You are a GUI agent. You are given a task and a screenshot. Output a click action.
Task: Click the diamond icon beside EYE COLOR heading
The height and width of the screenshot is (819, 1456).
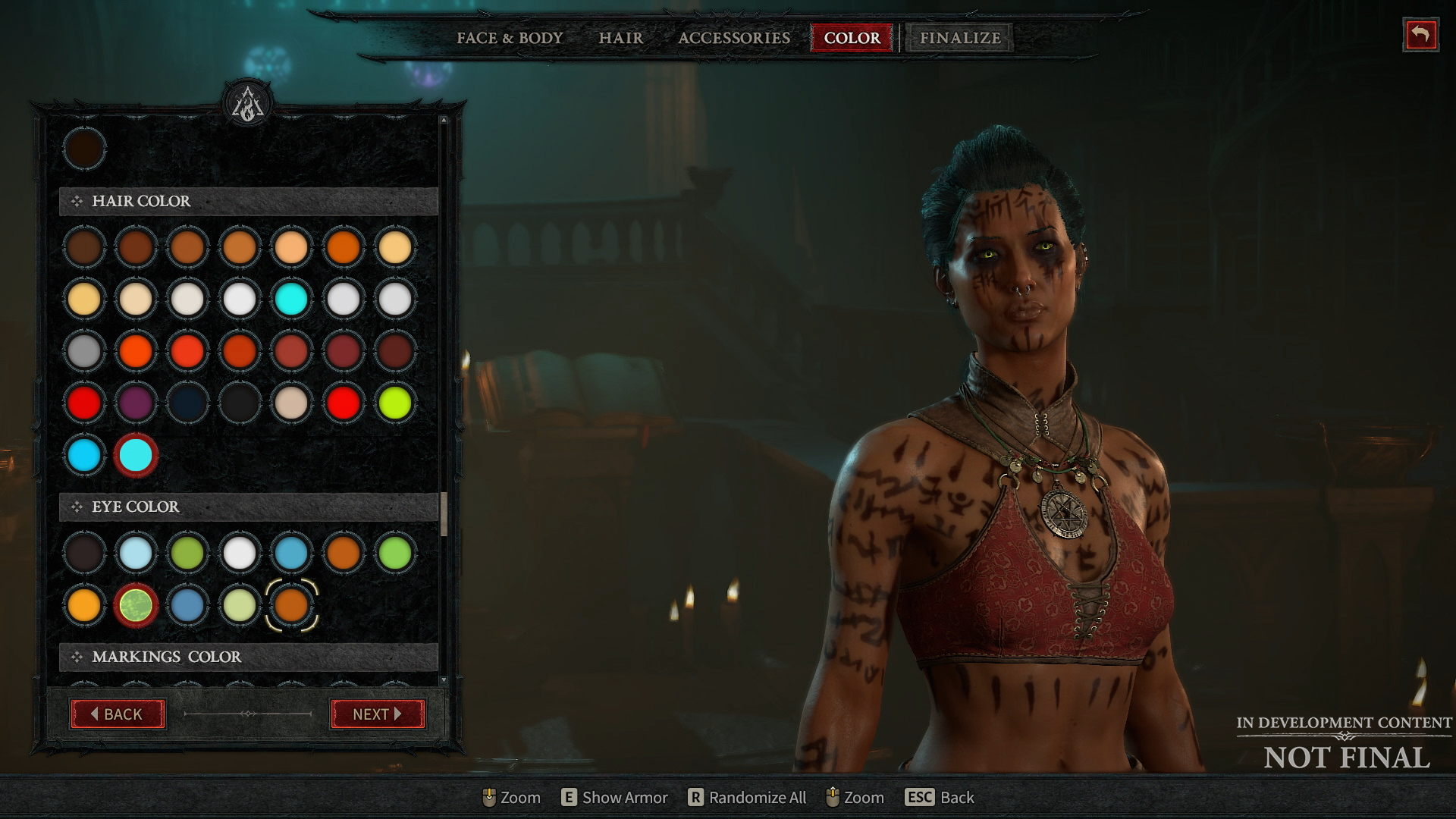click(x=76, y=507)
